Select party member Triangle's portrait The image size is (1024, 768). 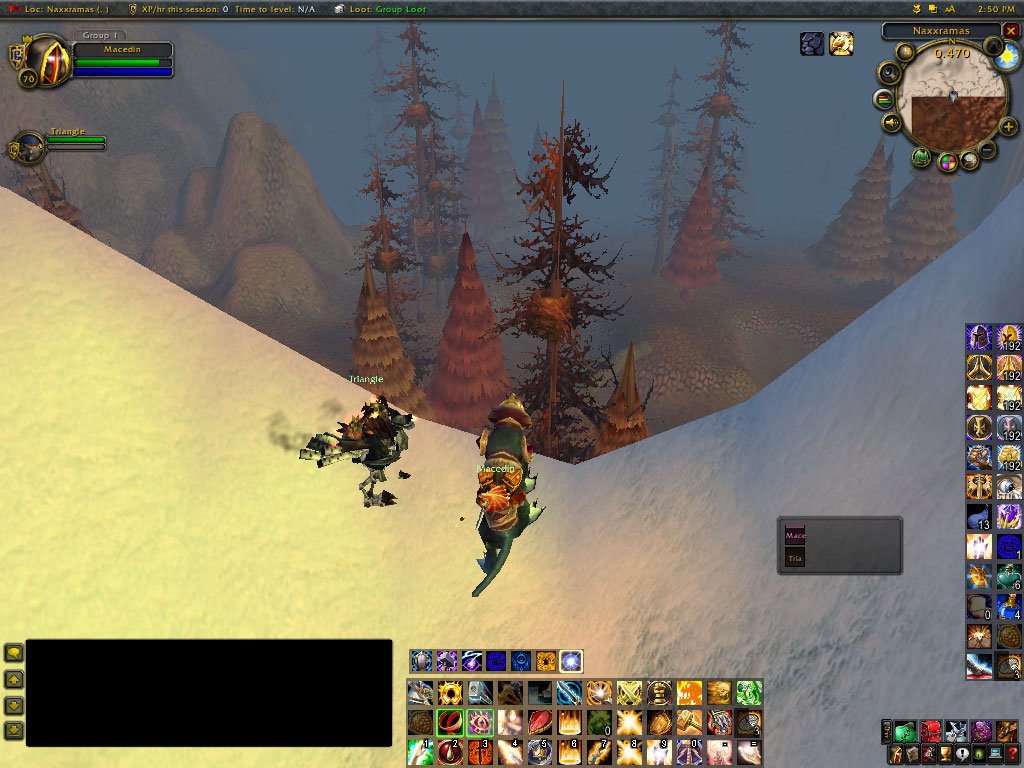(x=28, y=146)
